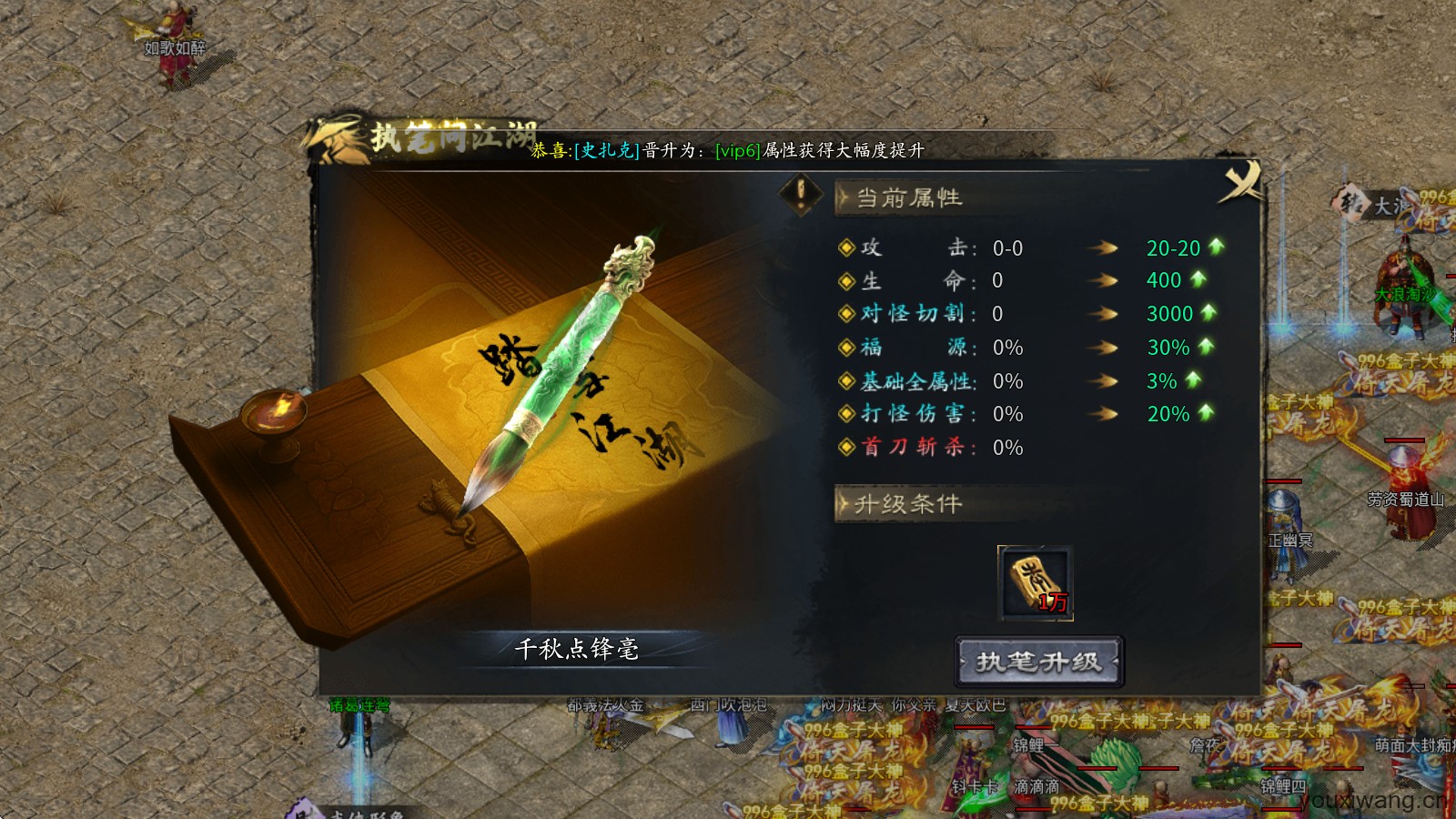Click the exclamation info icon beside 当前属性

pos(799,196)
